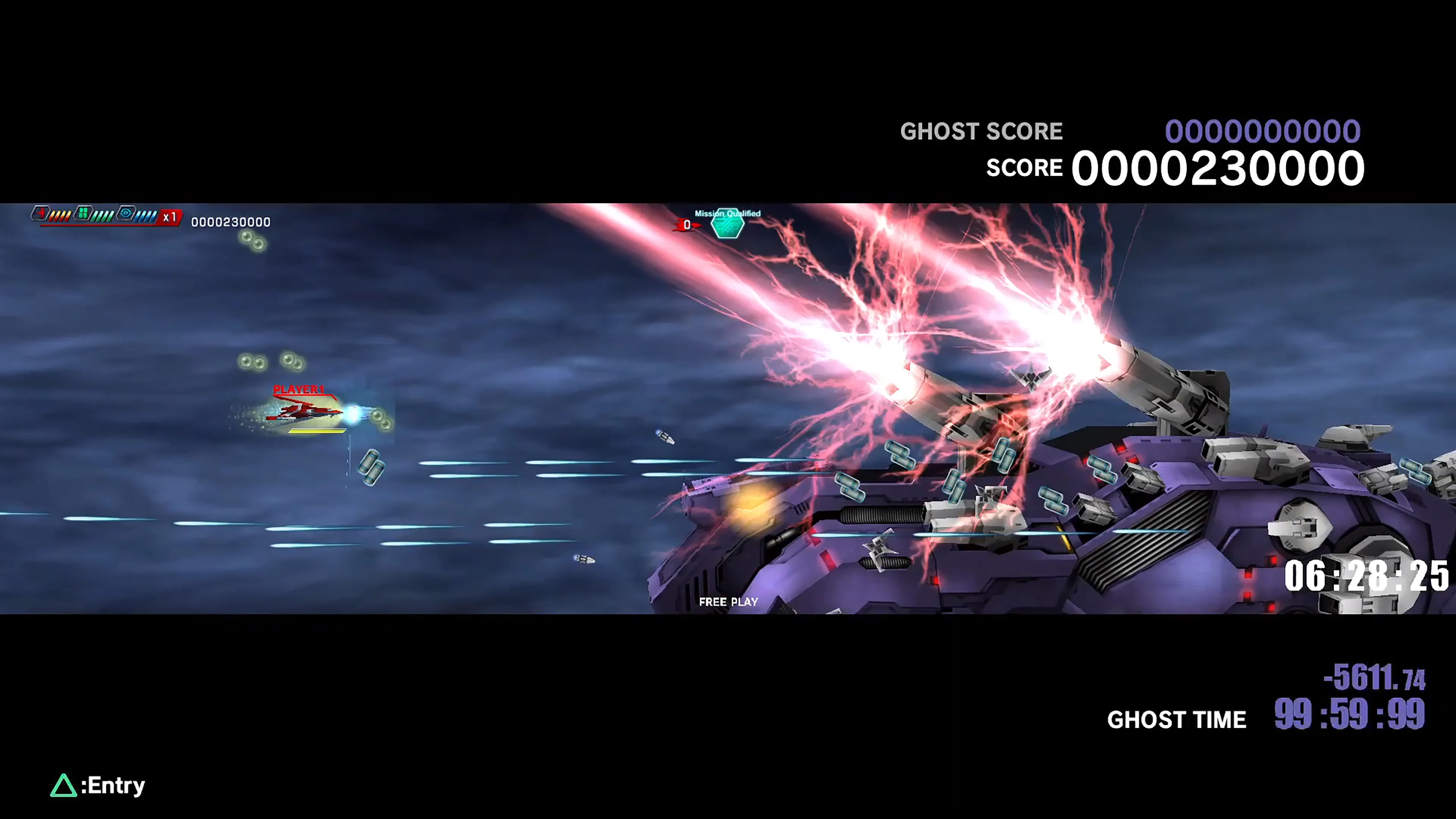Select the blue burst gauge eye icon
Screen dimensions: 1456x819
point(126,213)
